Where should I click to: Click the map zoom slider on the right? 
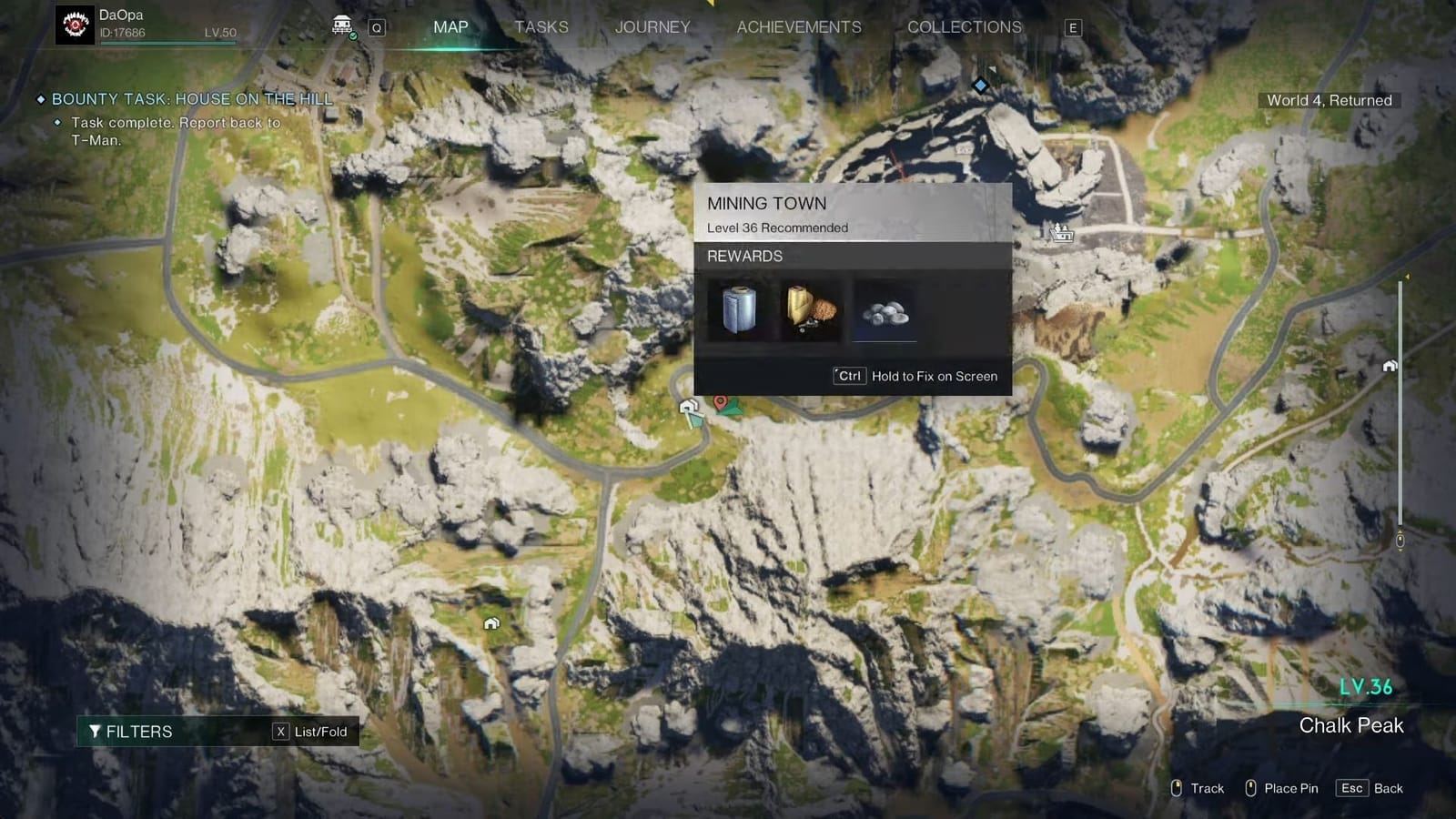(x=1399, y=539)
